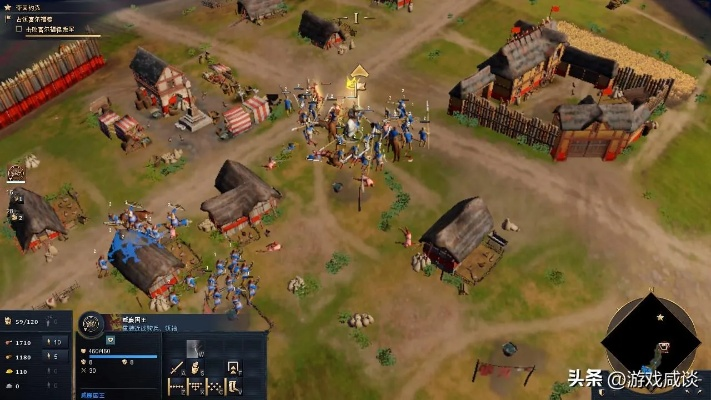Choose the staggered formation button
Viewport: 711px width, 400px height.
[213, 385]
